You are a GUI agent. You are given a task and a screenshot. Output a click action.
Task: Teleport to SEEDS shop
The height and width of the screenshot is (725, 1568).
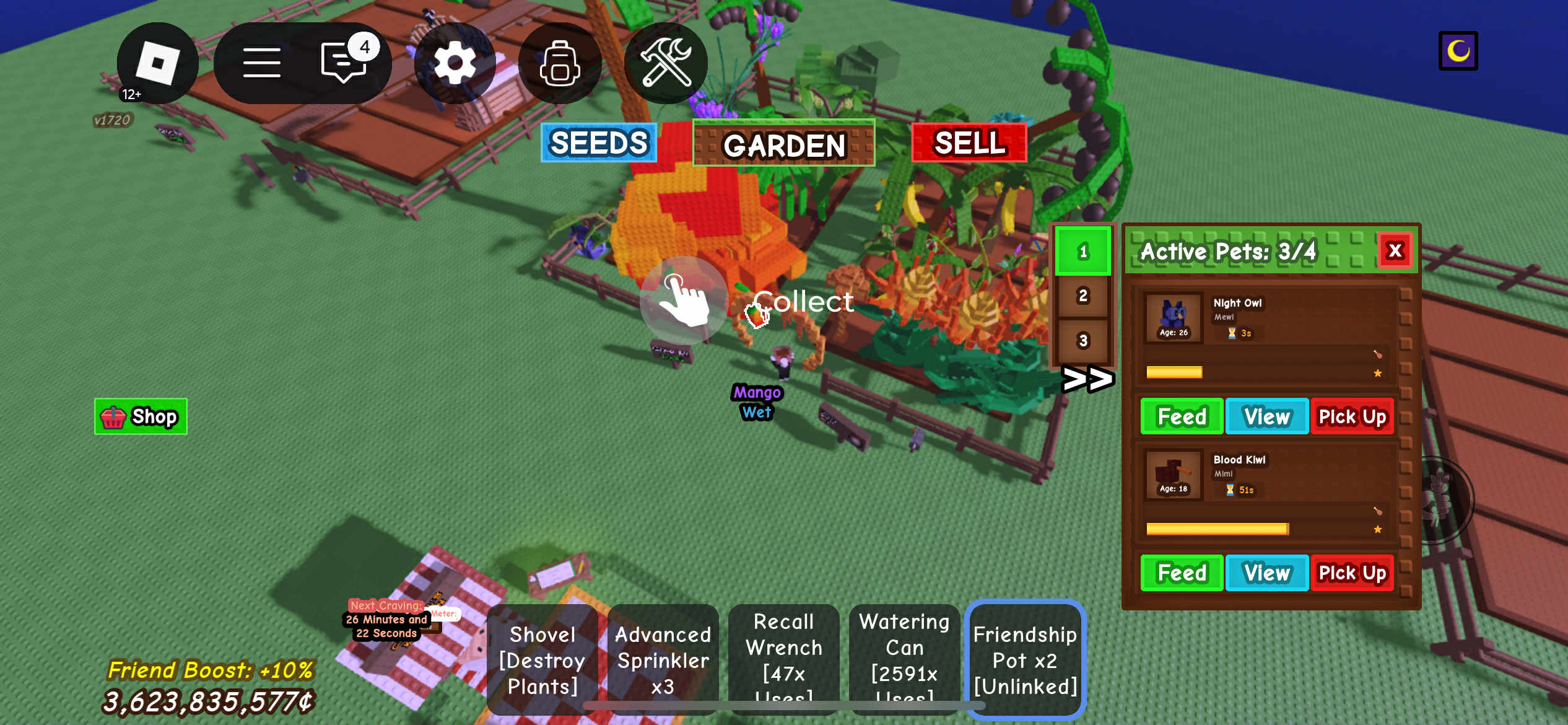pyautogui.click(x=598, y=143)
